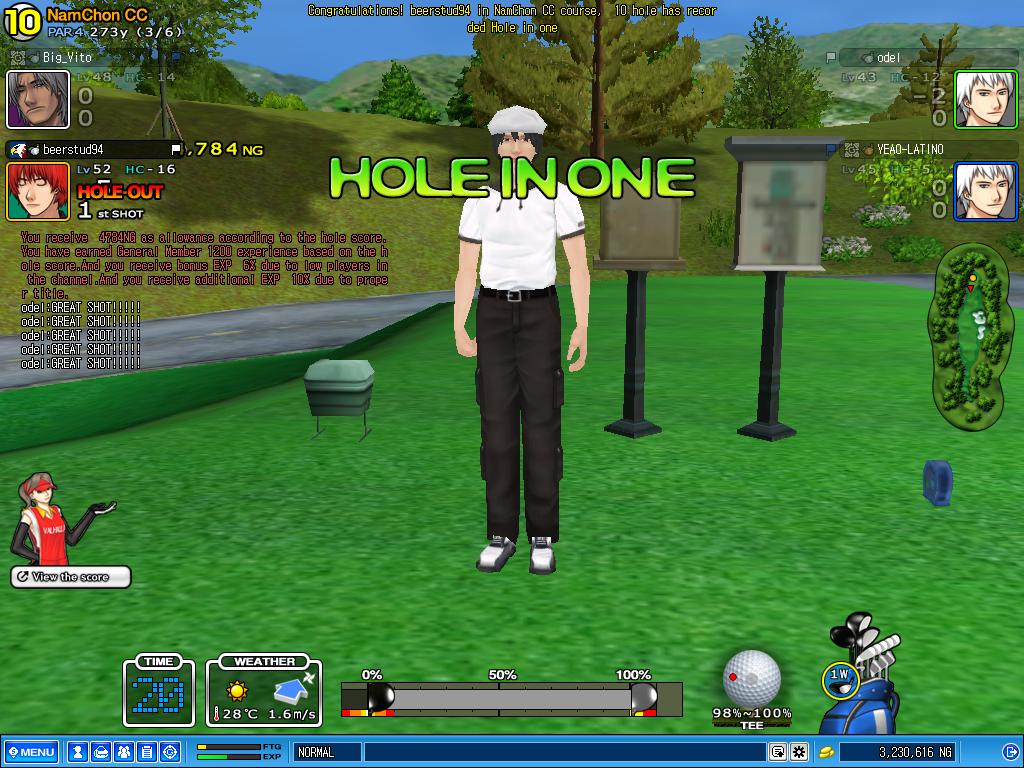This screenshot has height=768, width=1024.
Task: Click the circular target toolbar icon
Action: (169, 752)
